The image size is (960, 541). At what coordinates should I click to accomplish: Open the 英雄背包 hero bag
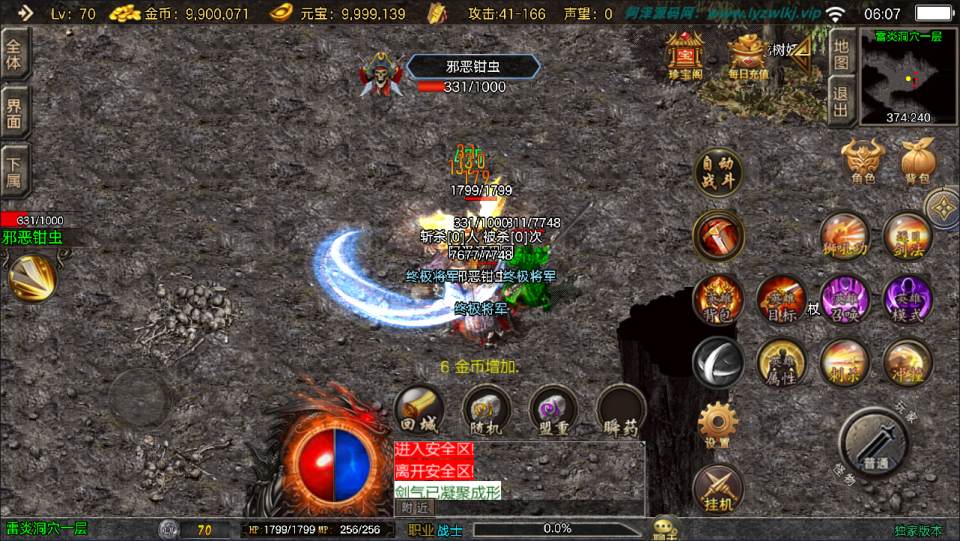pos(717,299)
